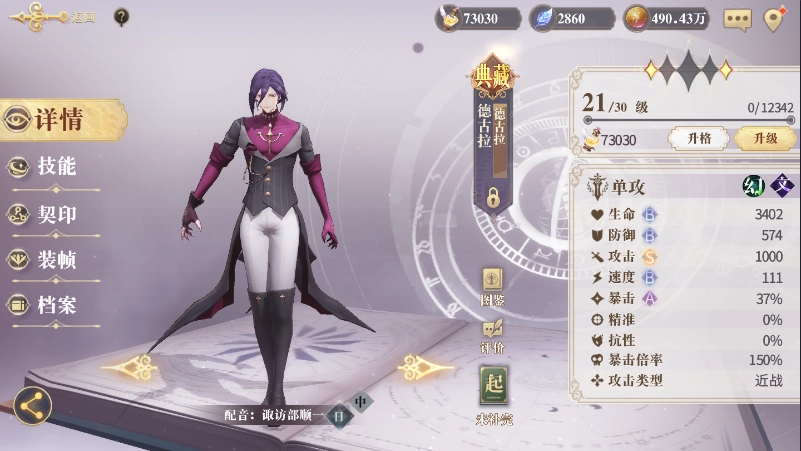Open the question mark help icon
Screen dimensions: 801x451
click(x=121, y=16)
